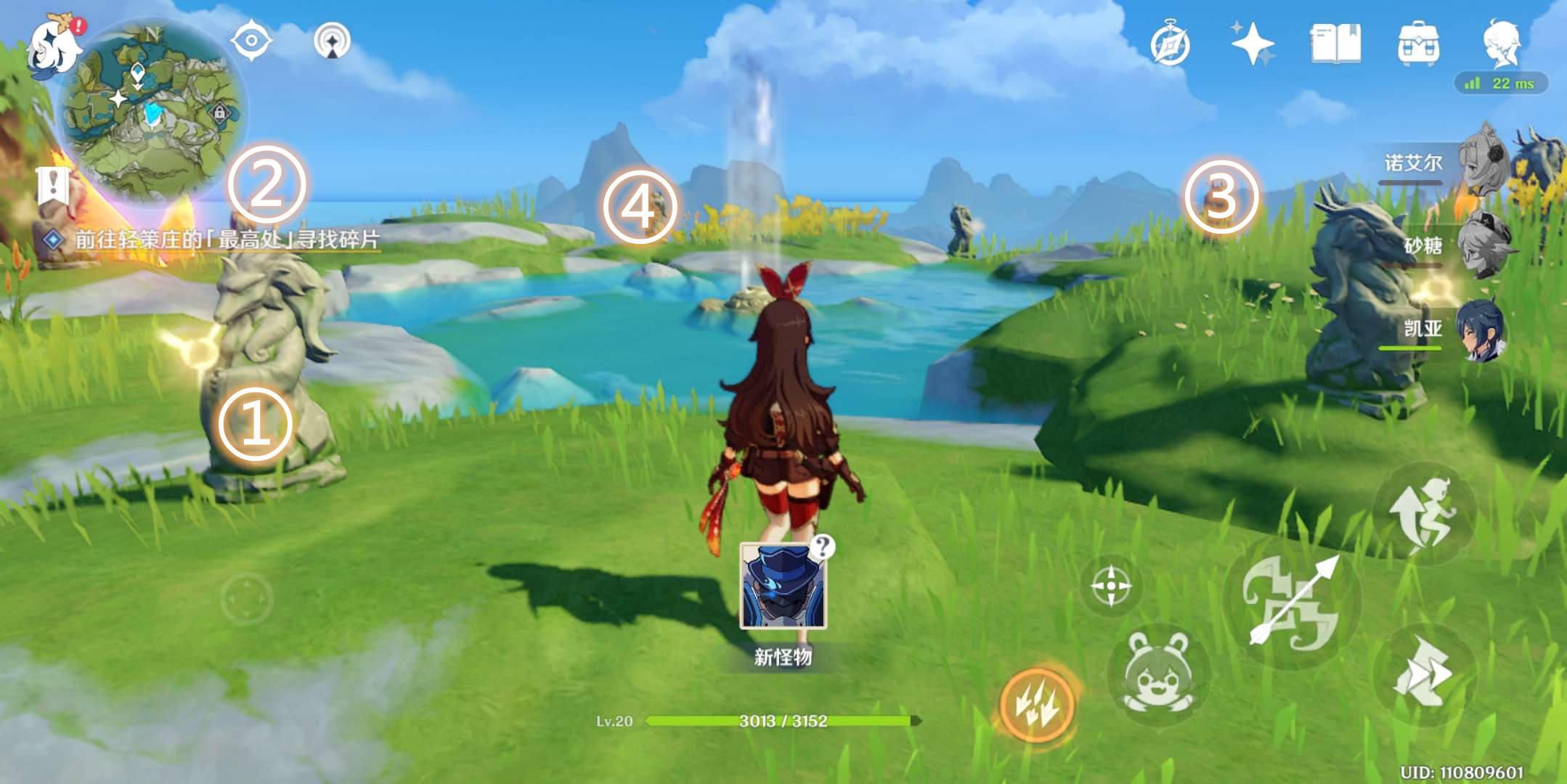
Task: Tap the signal beacon icon
Action: pos(332,41)
